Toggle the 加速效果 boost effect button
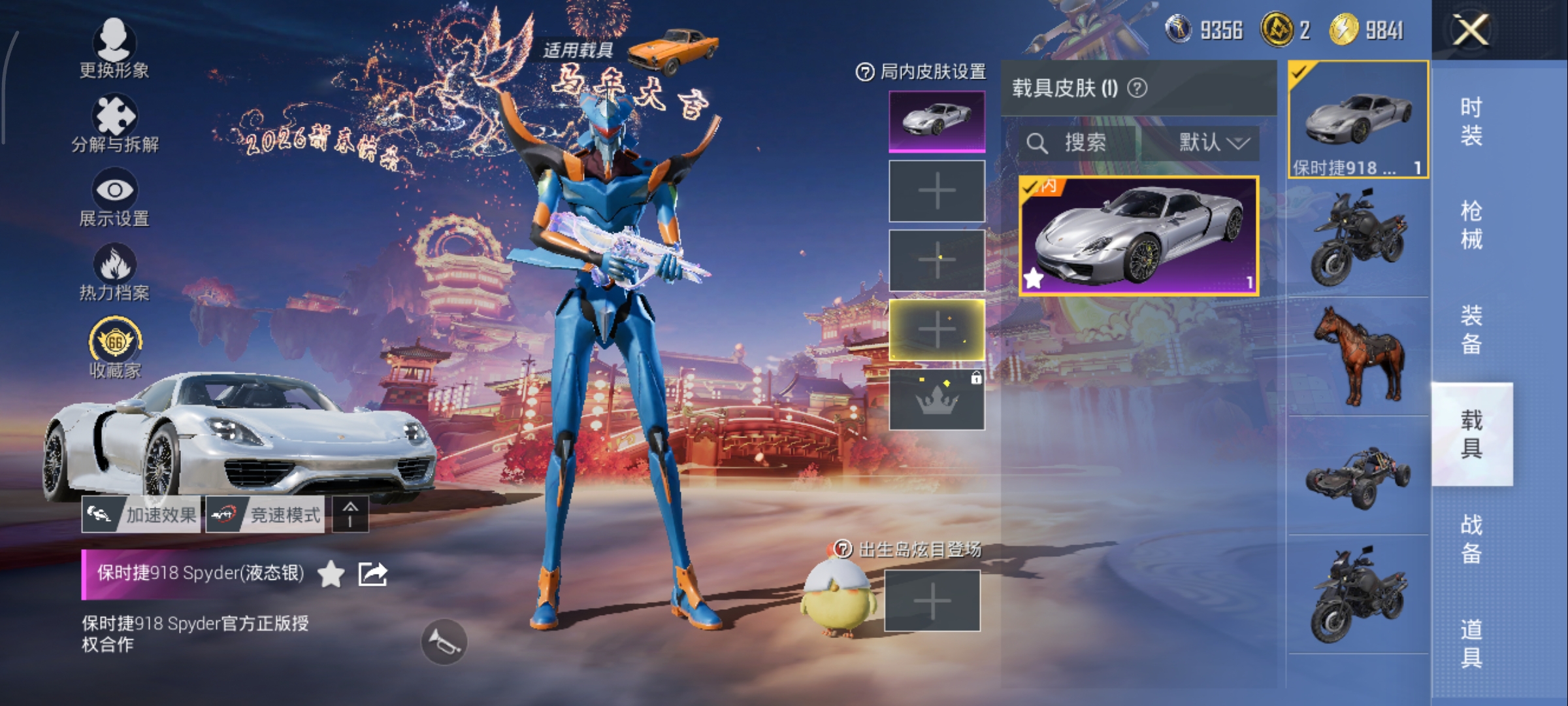Image resolution: width=1568 pixels, height=706 pixels. (x=141, y=515)
